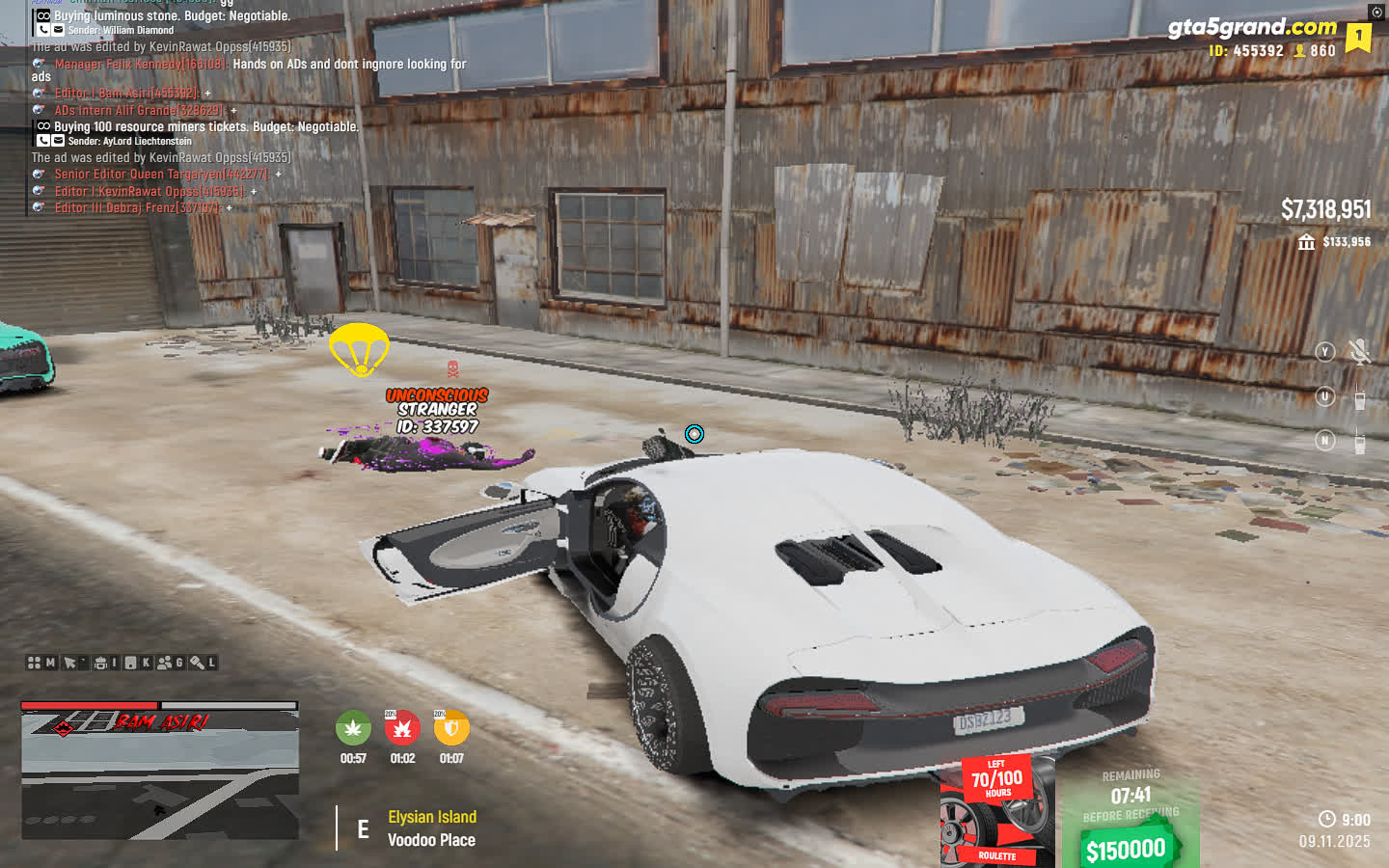Click the yellow bookmark badge numbered 1

click(x=1358, y=37)
